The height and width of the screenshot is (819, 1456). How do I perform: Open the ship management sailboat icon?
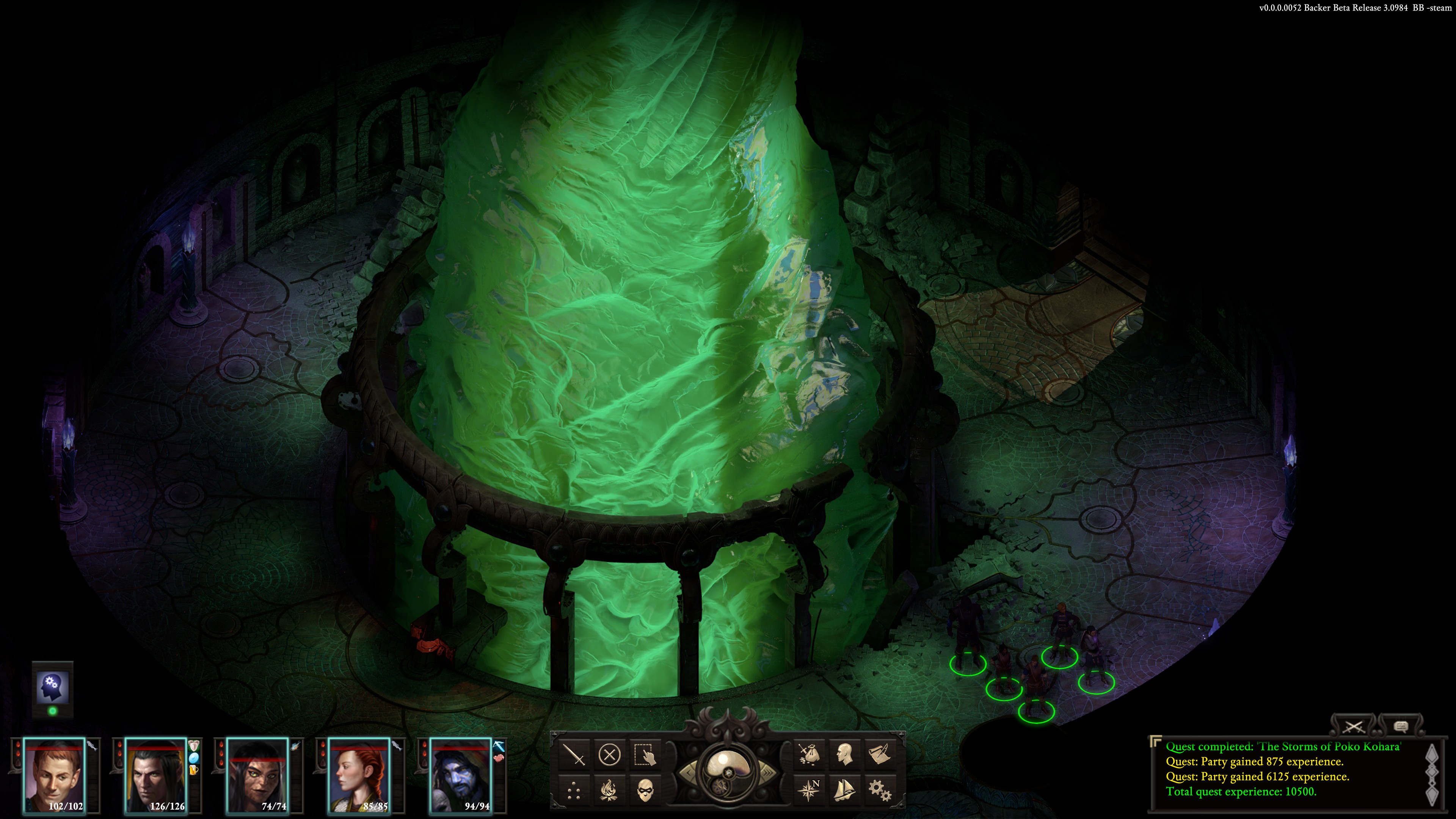(844, 790)
